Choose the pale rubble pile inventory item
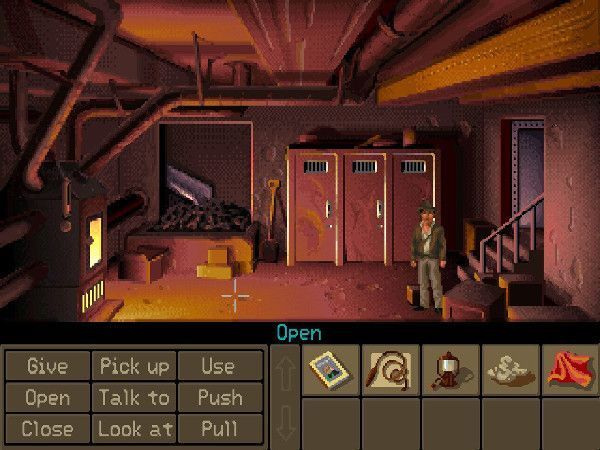600x450 pixels. [510, 370]
